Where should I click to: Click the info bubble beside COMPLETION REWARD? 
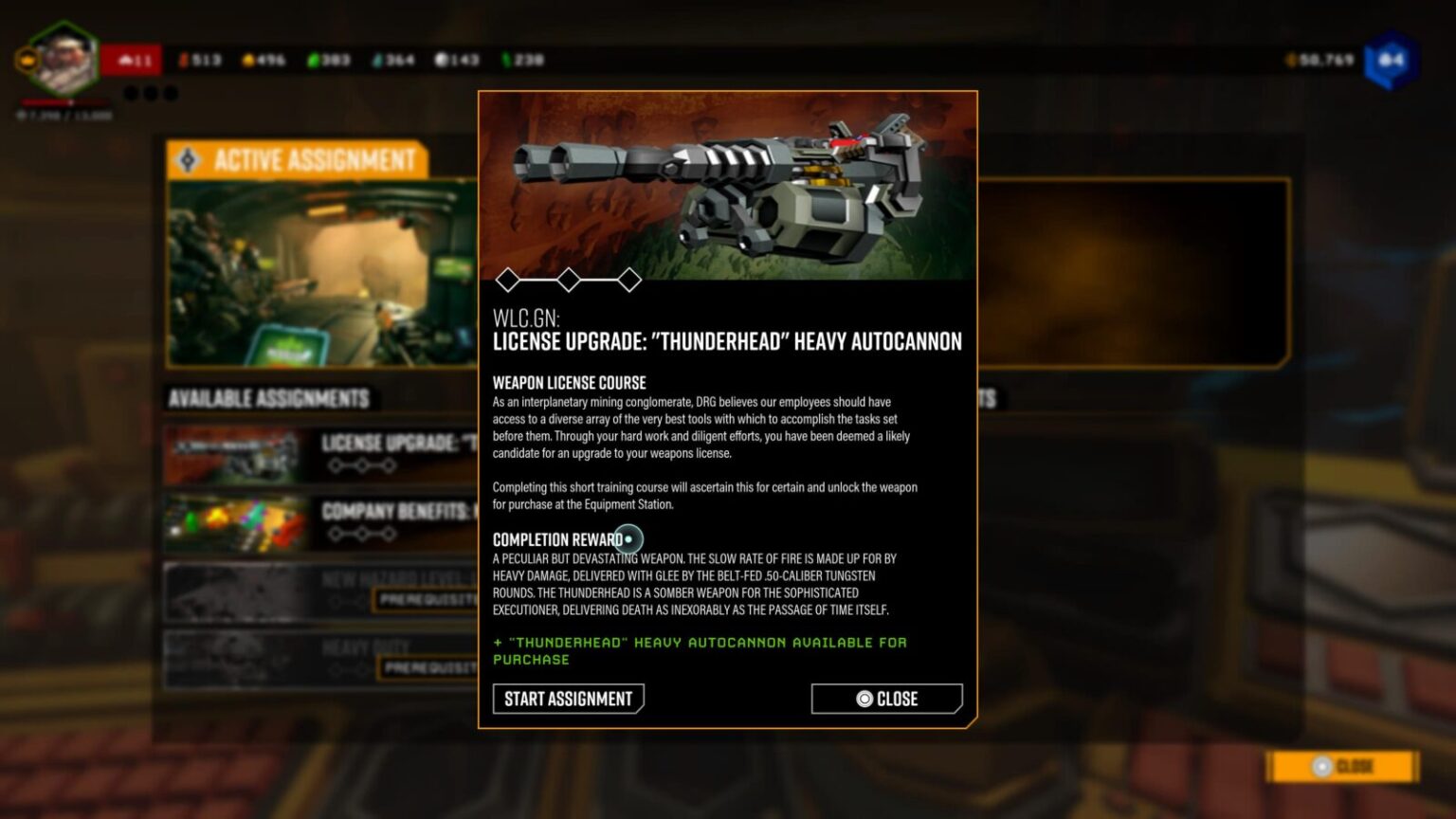coord(628,538)
